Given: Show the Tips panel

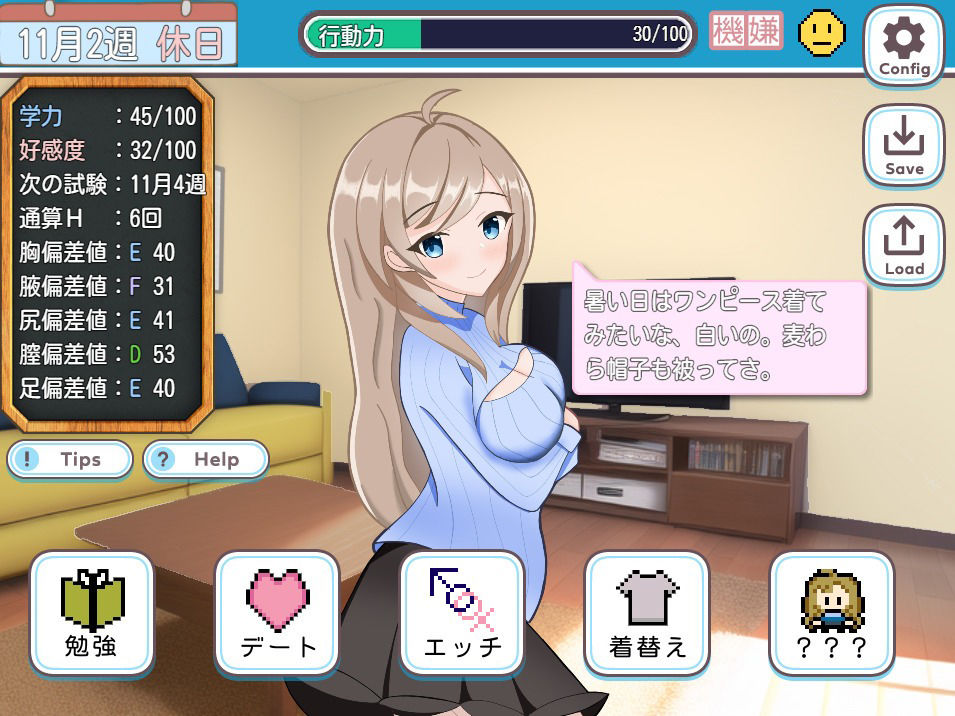Looking at the screenshot, I should point(70,460).
